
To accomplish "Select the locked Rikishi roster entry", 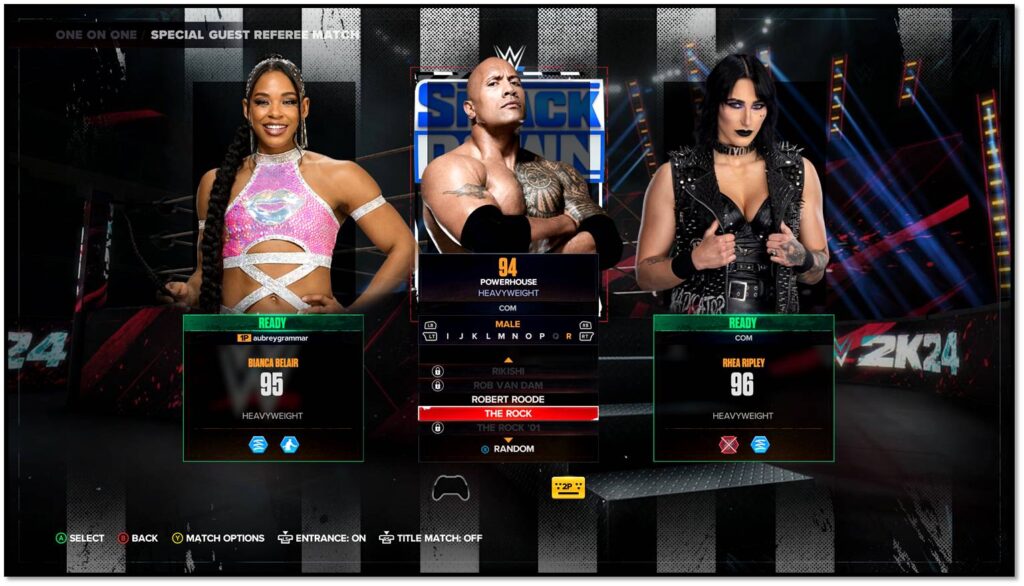I will point(508,371).
